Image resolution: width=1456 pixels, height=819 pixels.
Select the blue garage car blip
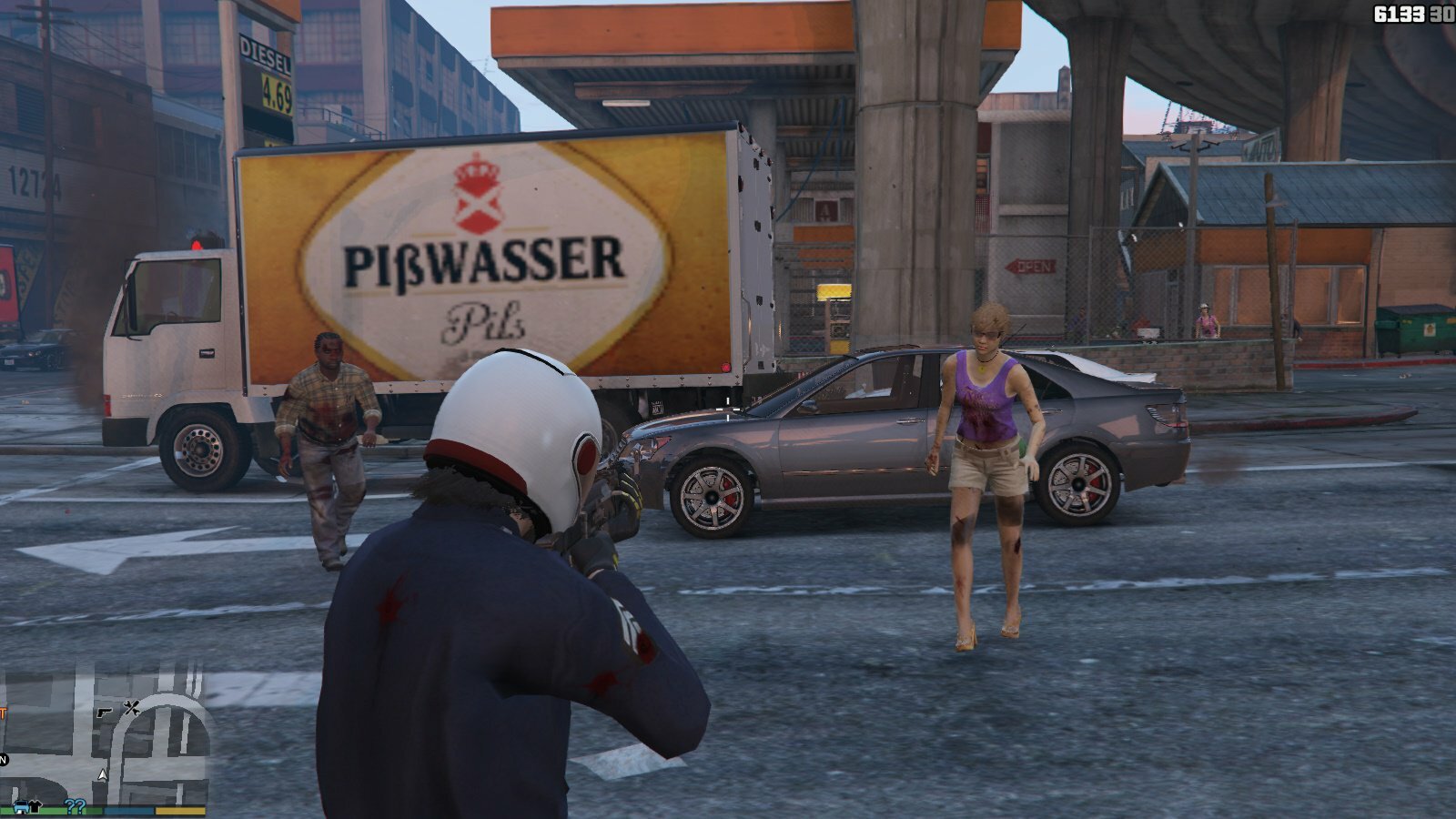20,805
